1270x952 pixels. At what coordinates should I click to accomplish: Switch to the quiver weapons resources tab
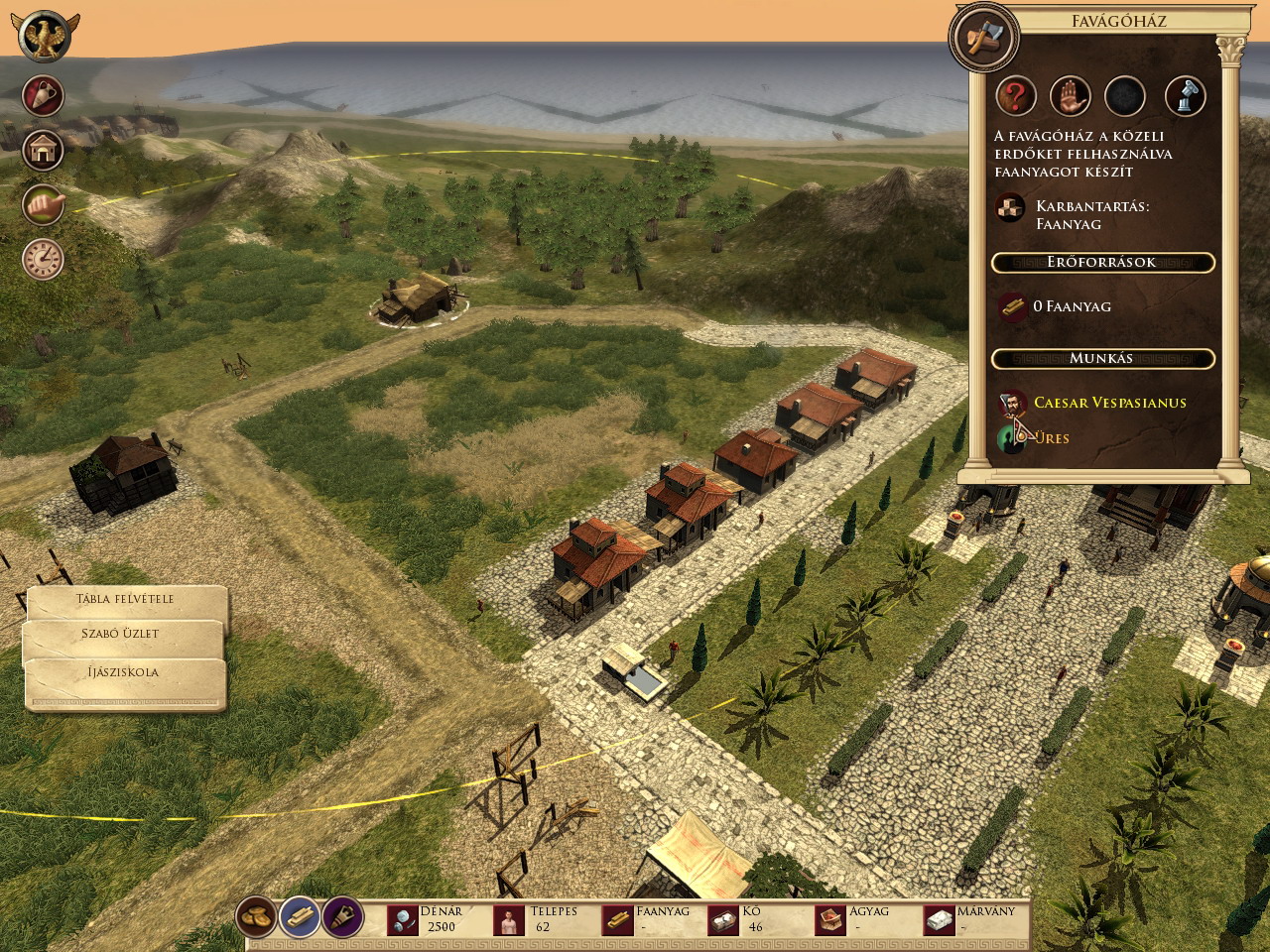pos(341,917)
